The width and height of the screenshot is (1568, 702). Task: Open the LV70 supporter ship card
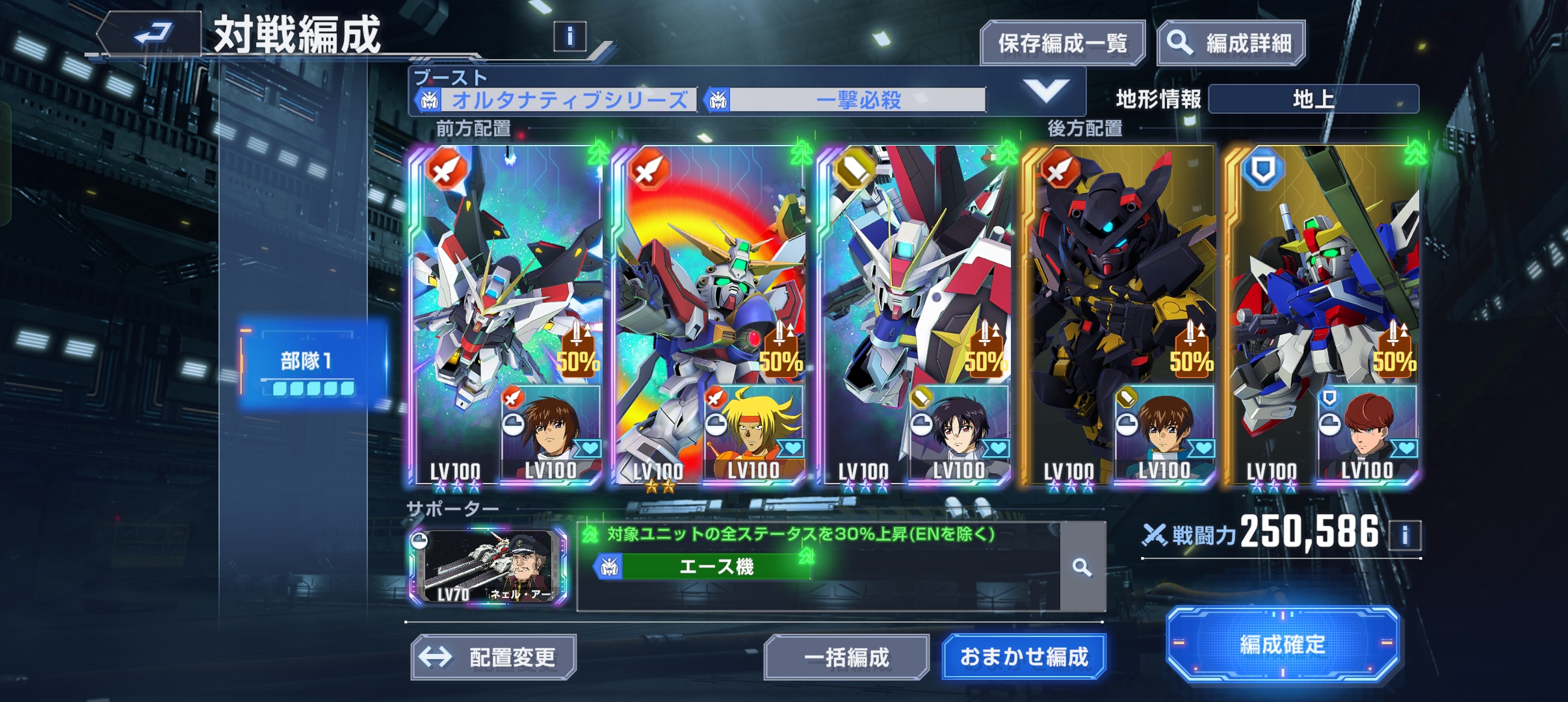coord(488,567)
